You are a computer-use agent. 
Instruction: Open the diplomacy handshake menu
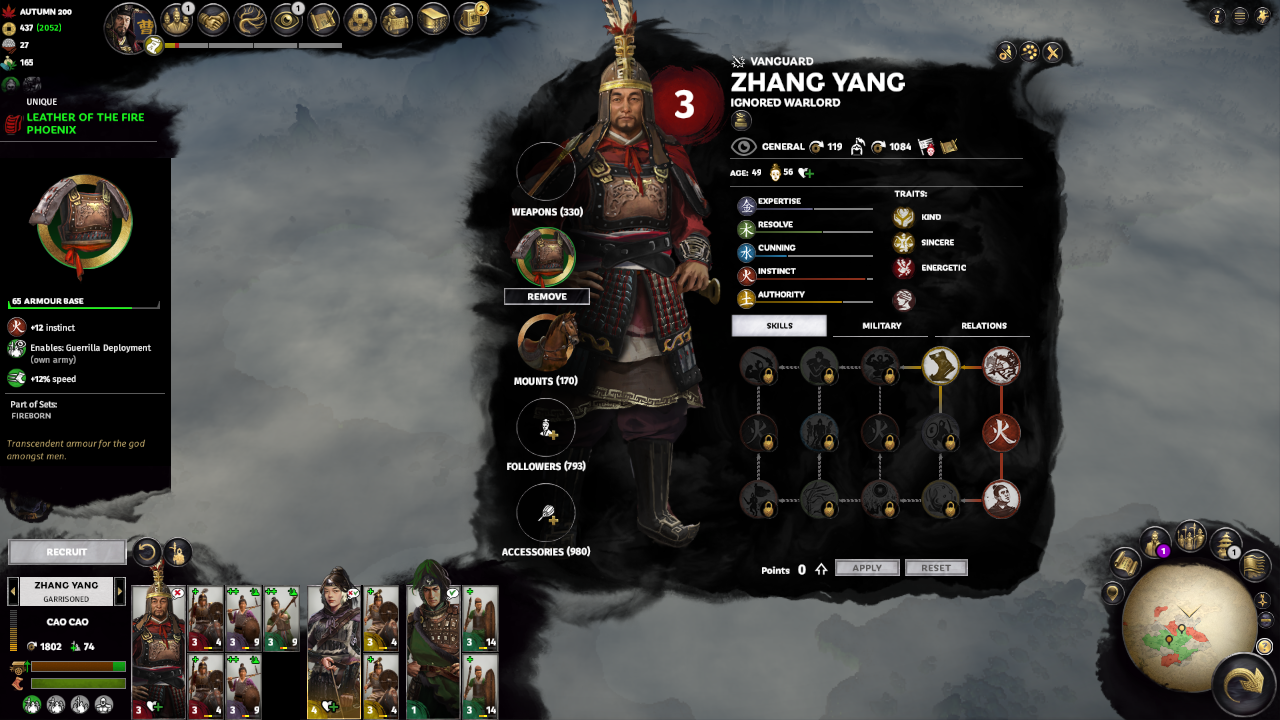coord(213,19)
